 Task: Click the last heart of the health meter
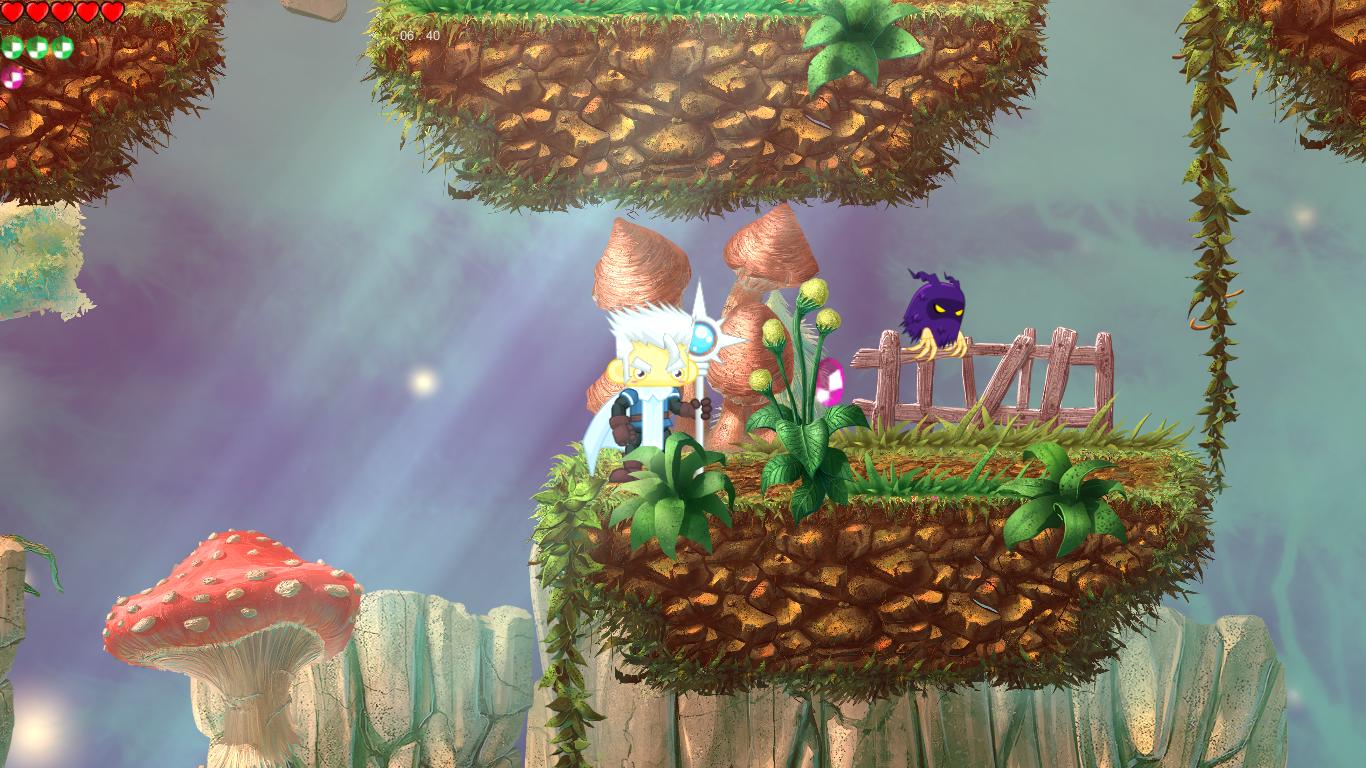click(111, 10)
